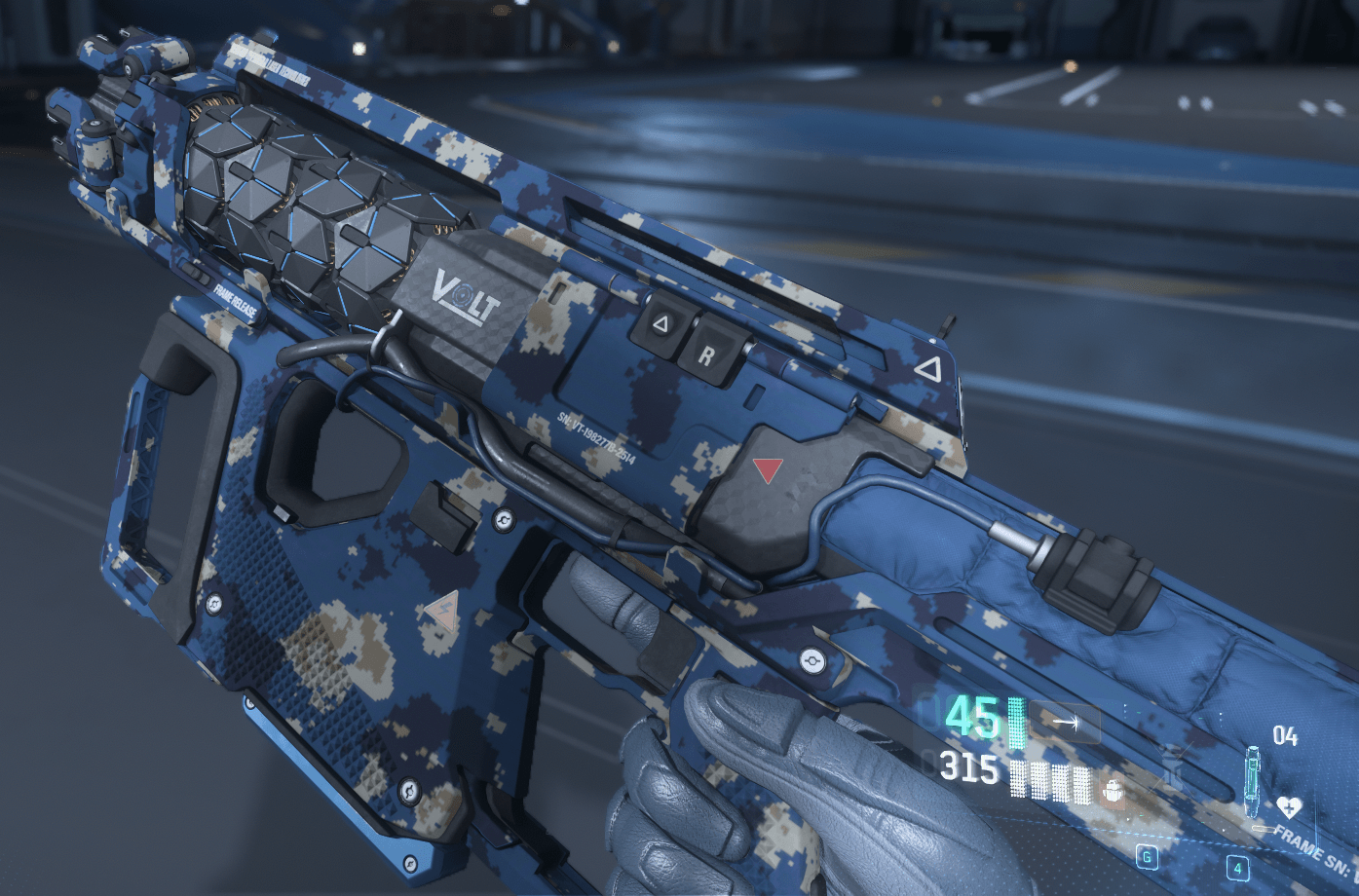This screenshot has width=1359, height=896.
Task: Click the heart health icon
Action: click(x=1289, y=806)
